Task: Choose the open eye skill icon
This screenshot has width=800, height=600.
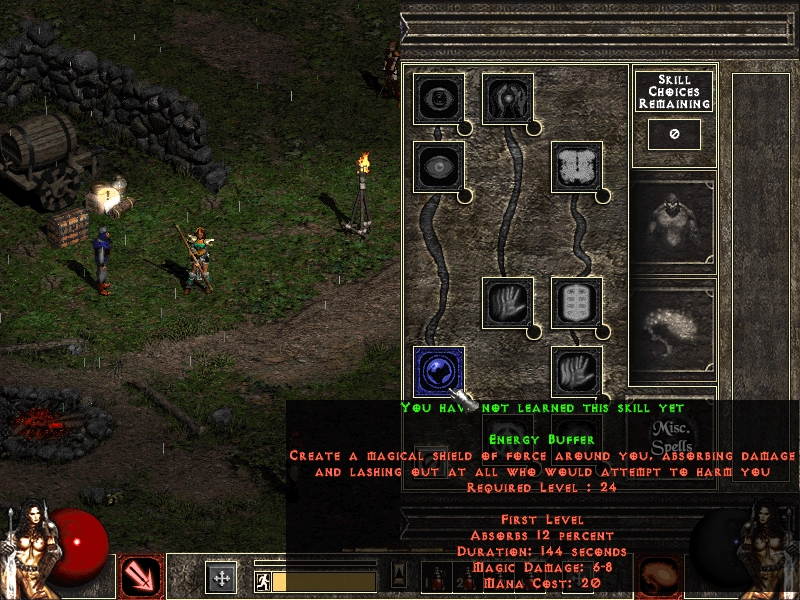Action: 438,98
